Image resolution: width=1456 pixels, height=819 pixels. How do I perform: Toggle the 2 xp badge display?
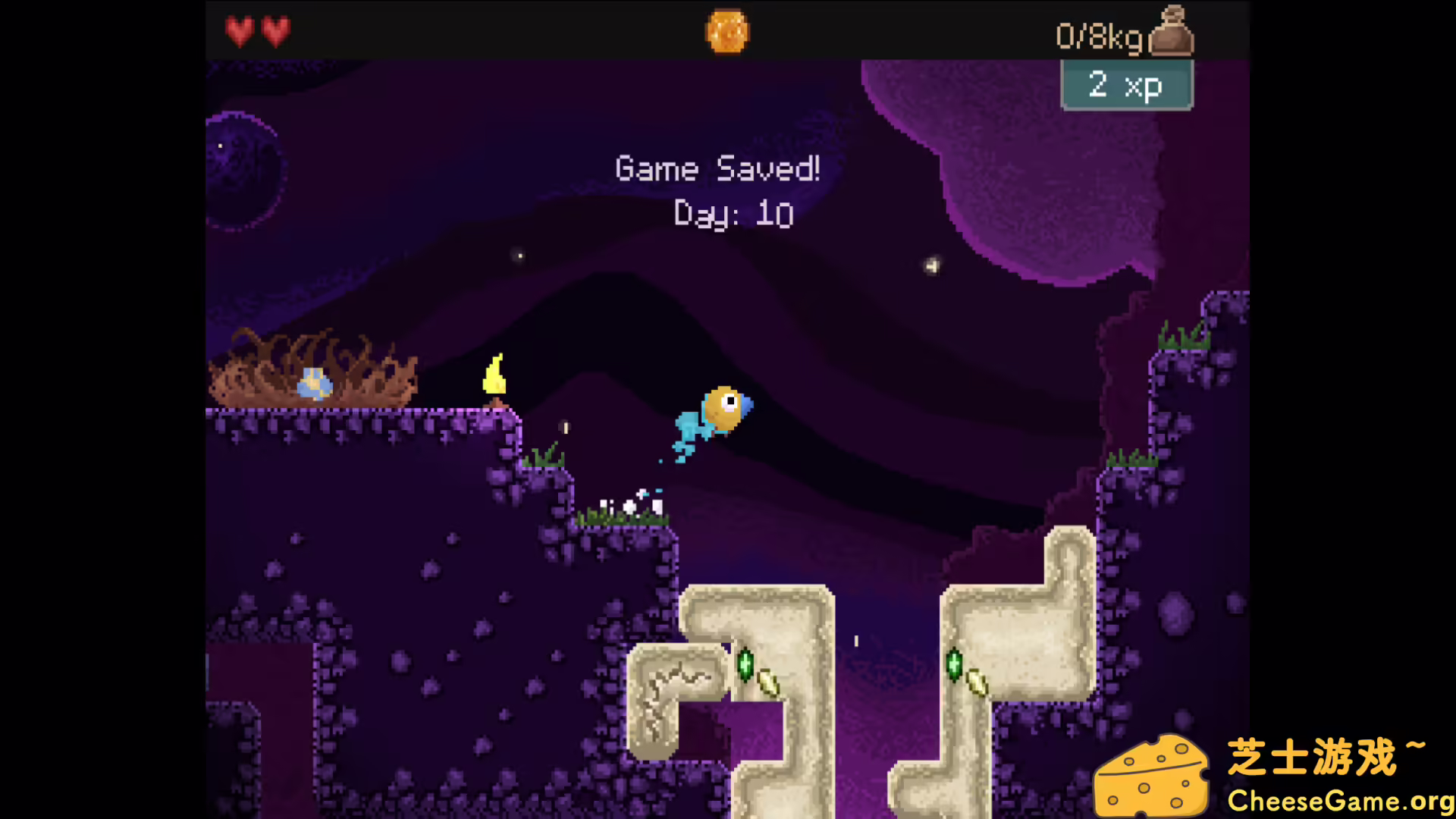point(1126,86)
